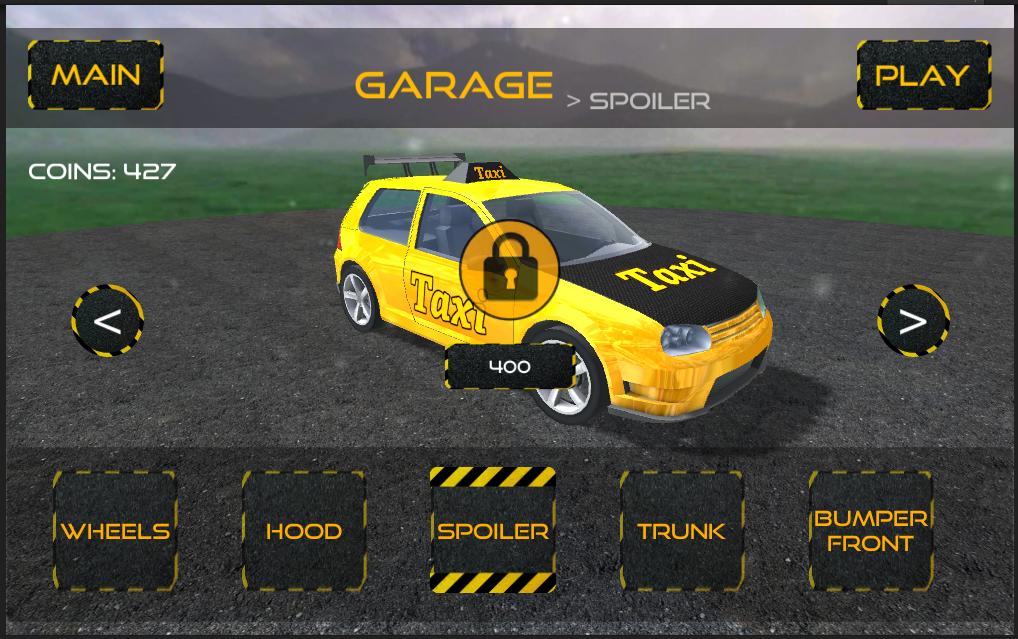
Task: Open the Wheels category
Action: coord(115,531)
